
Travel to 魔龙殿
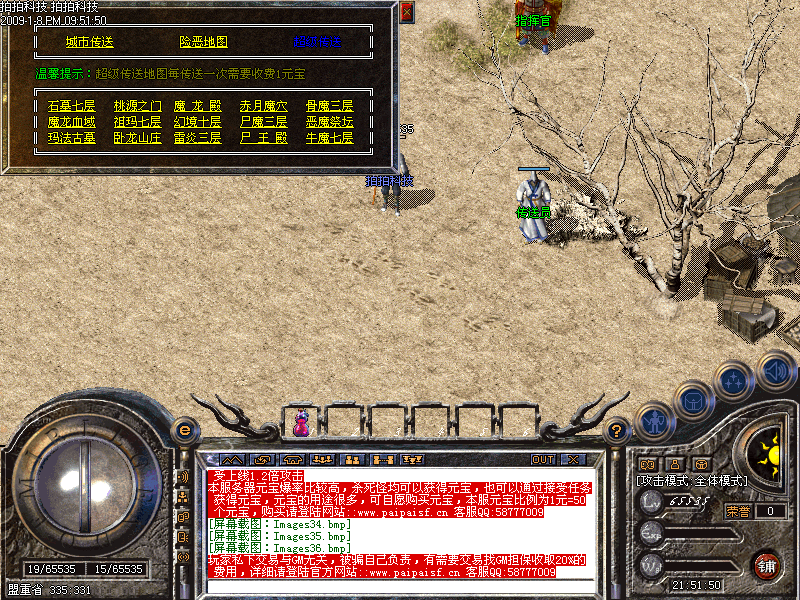[x=197, y=106]
